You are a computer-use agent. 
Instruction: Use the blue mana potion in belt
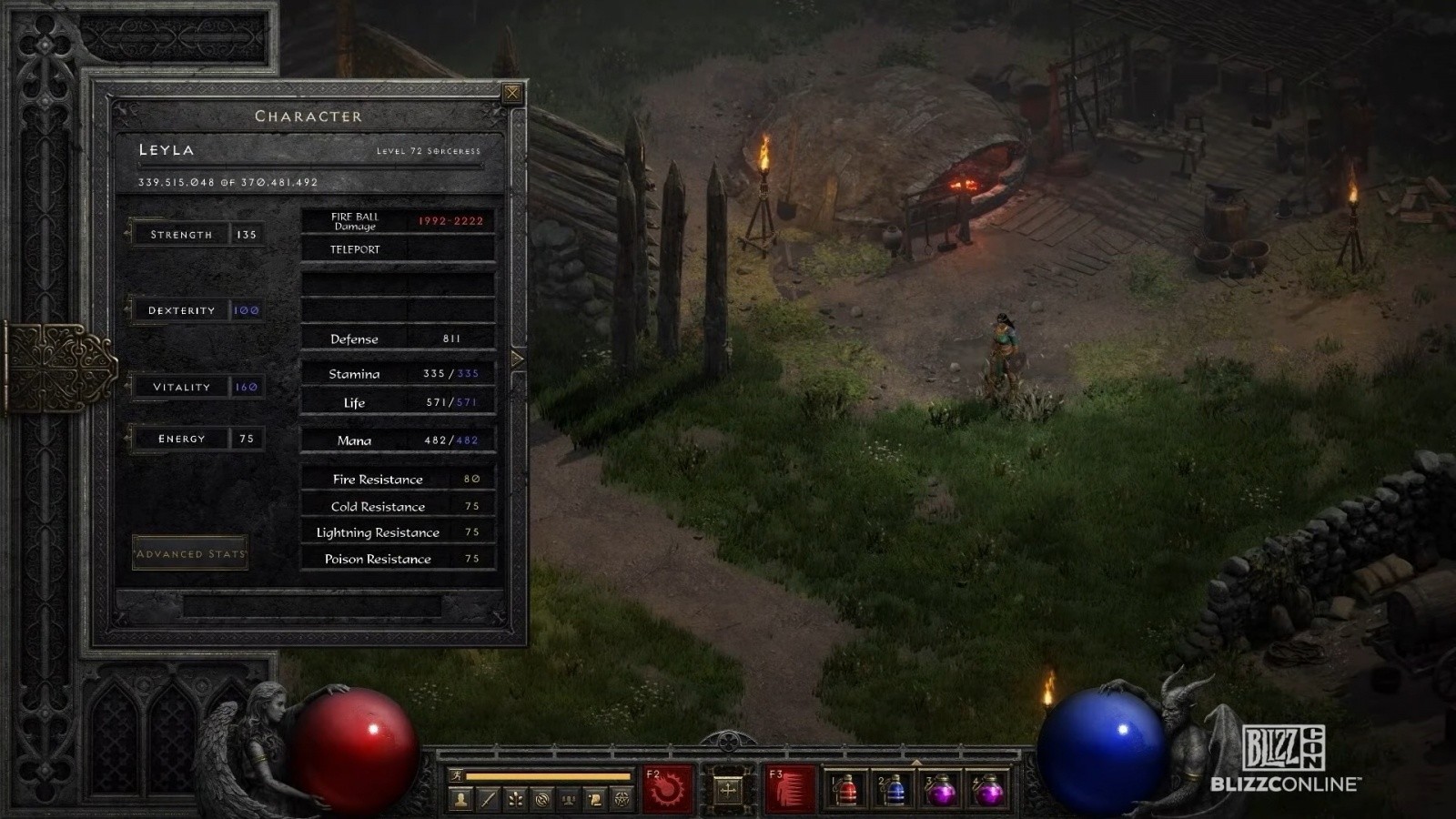point(894,790)
